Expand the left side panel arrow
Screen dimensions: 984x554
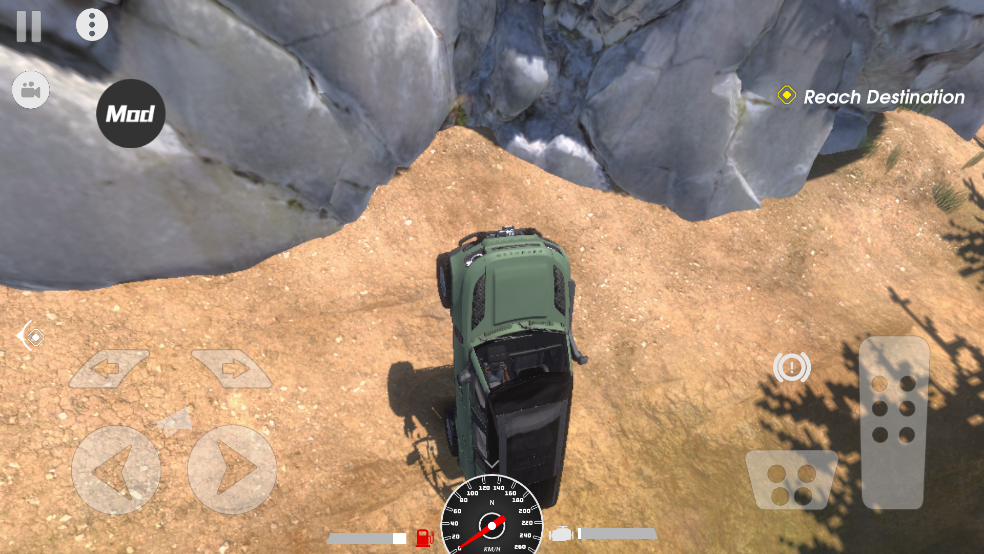tap(29, 336)
